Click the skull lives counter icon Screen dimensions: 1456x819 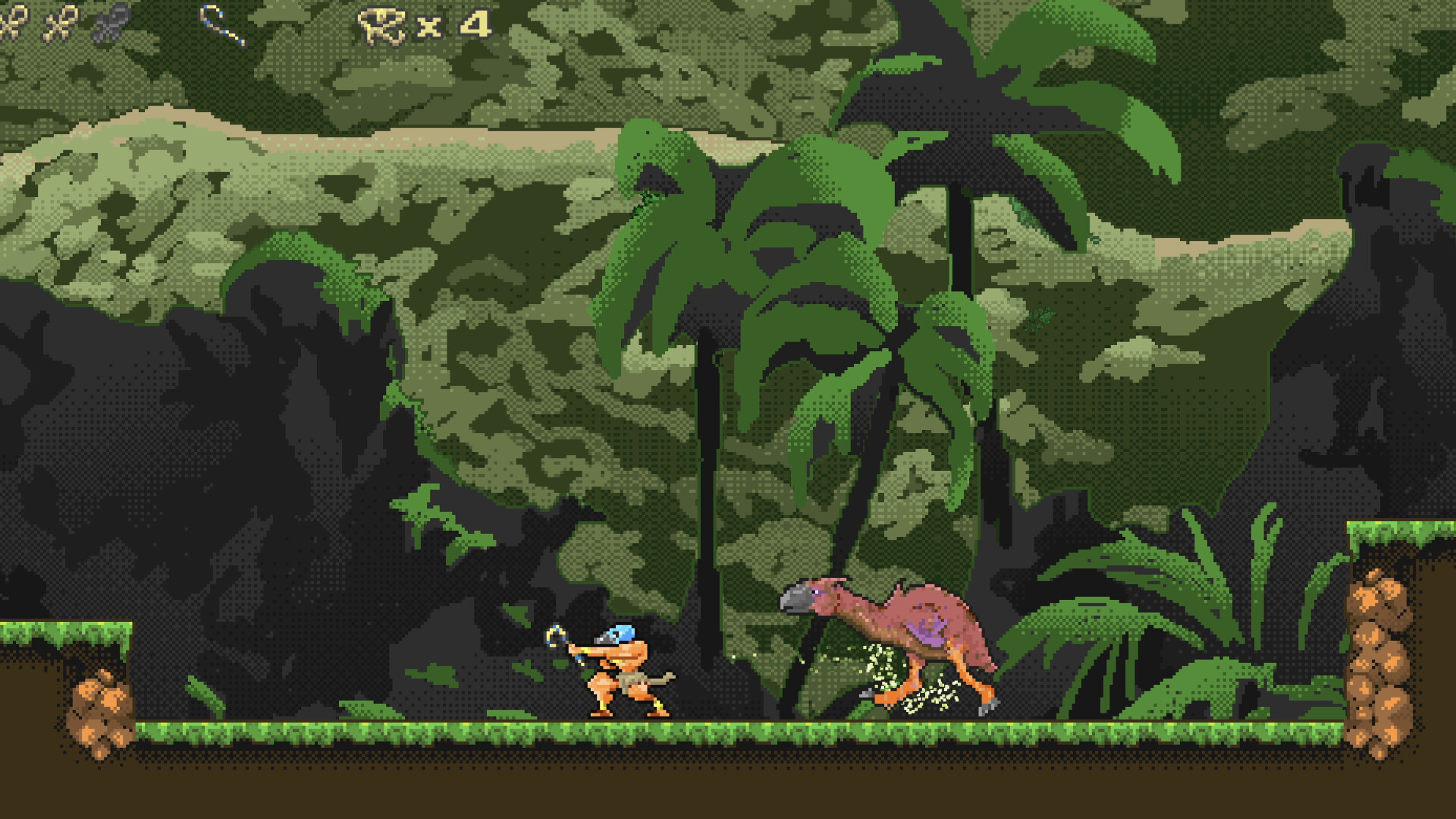click(383, 21)
